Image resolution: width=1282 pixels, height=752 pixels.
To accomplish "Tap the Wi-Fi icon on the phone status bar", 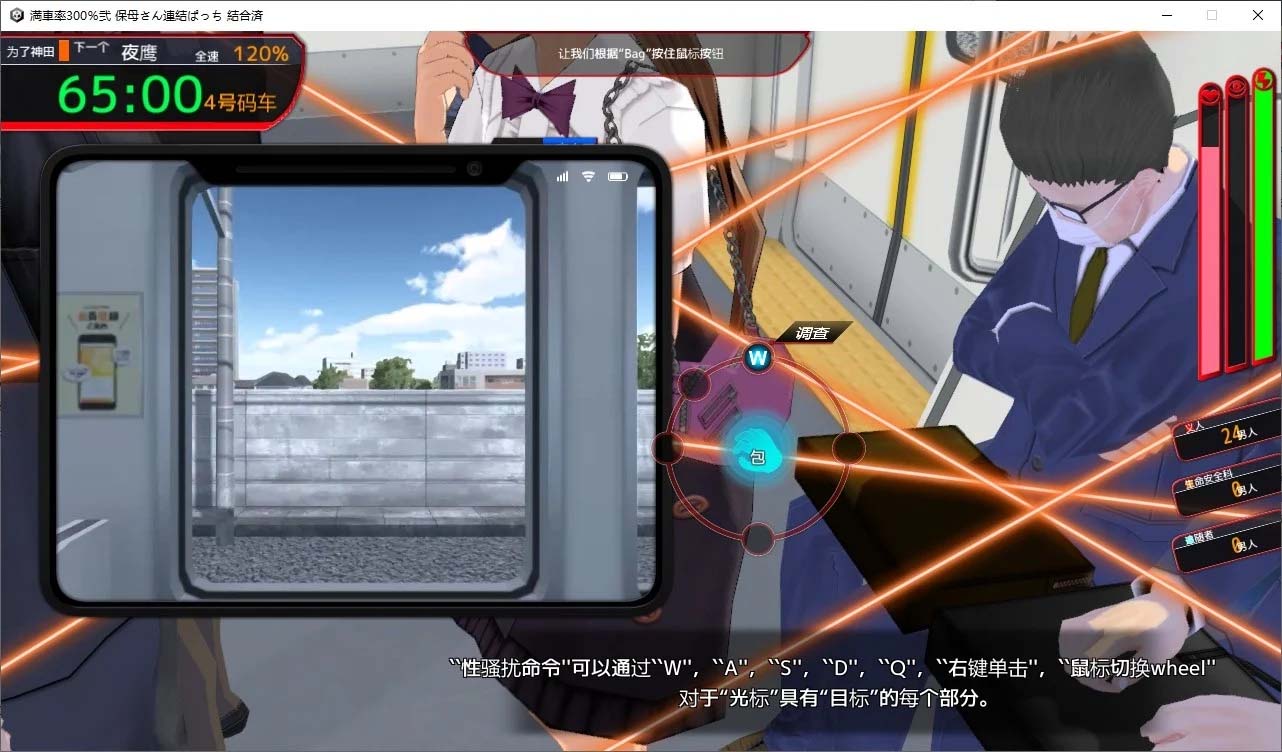I will click(589, 175).
